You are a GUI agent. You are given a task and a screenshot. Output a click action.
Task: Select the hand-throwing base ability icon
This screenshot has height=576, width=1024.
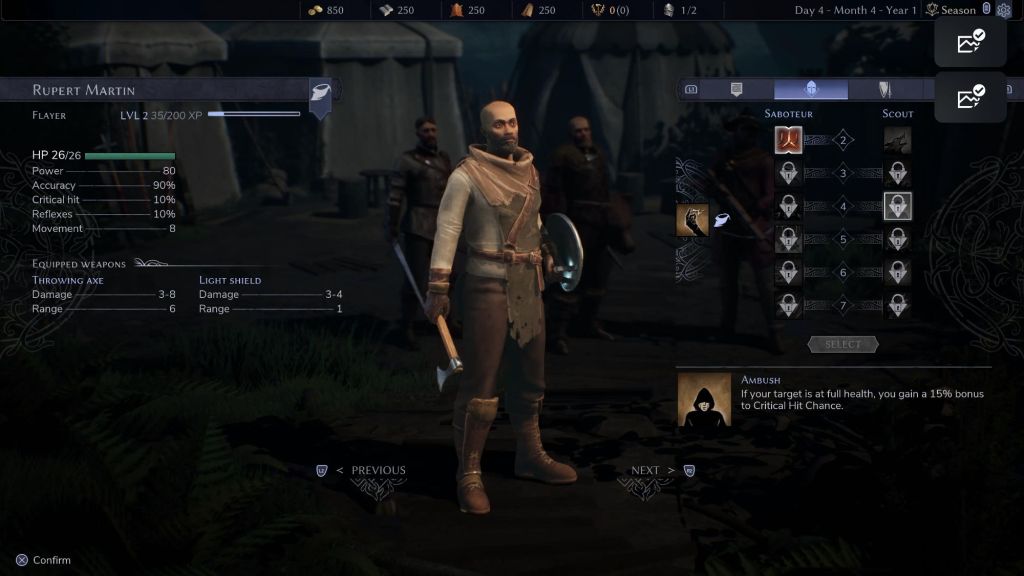(692, 219)
